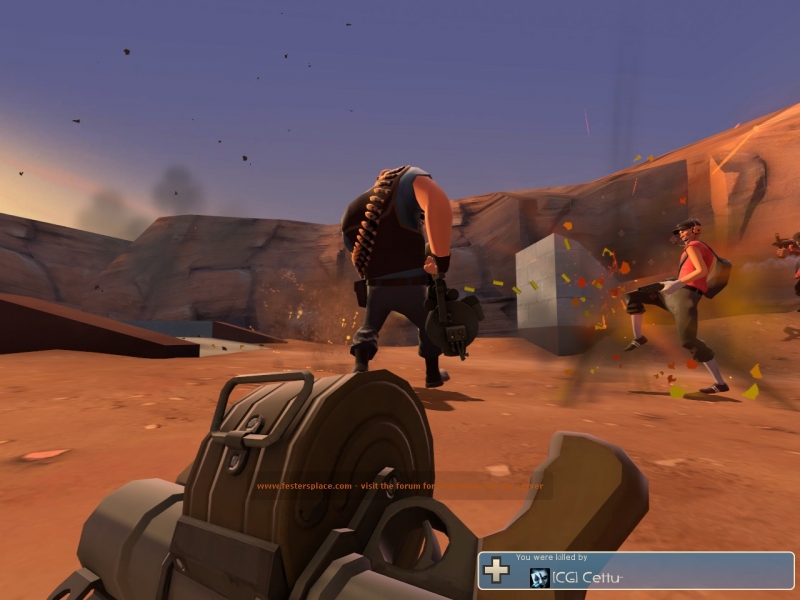Select the [CG] Cettu killer name
The width and height of the screenshot is (800, 600).
click(x=586, y=577)
